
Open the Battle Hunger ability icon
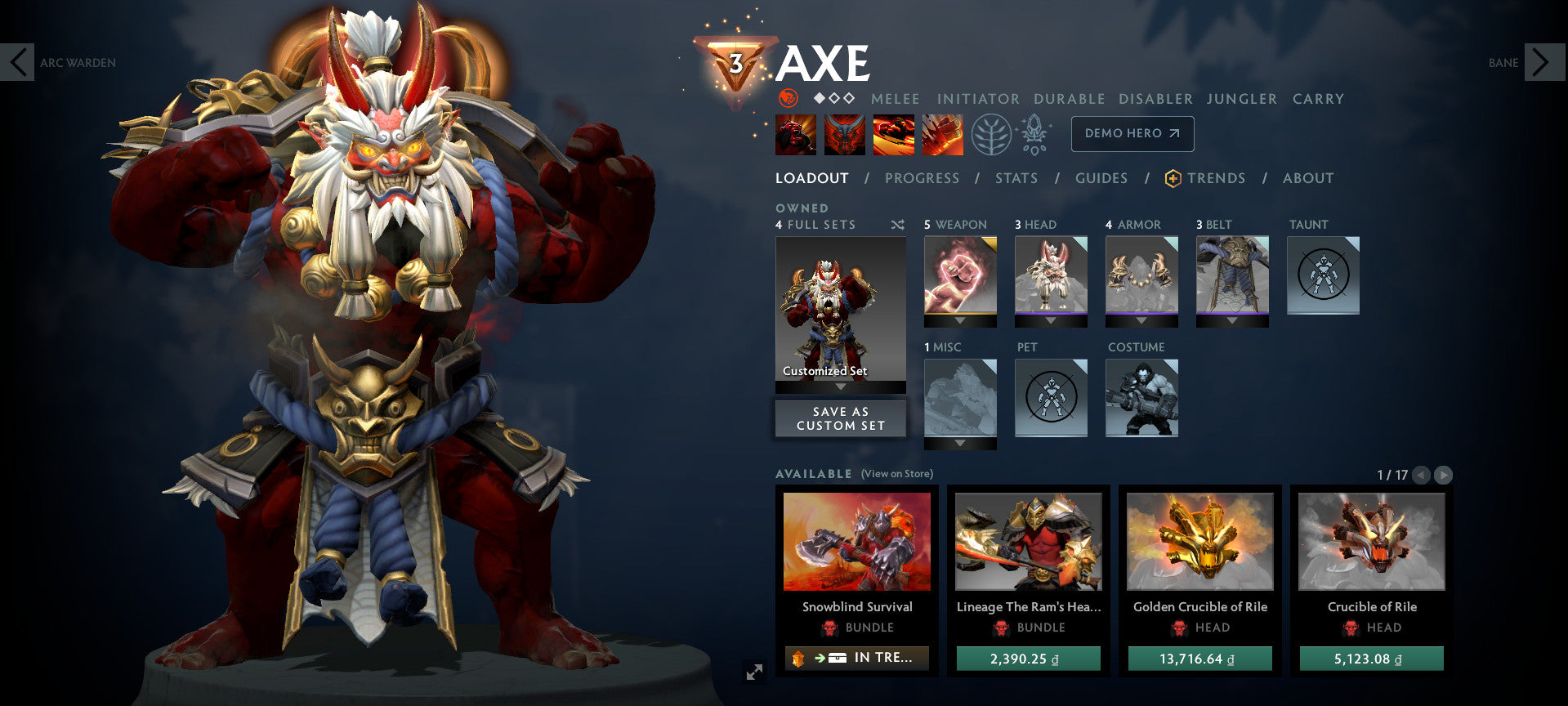click(843, 134)
